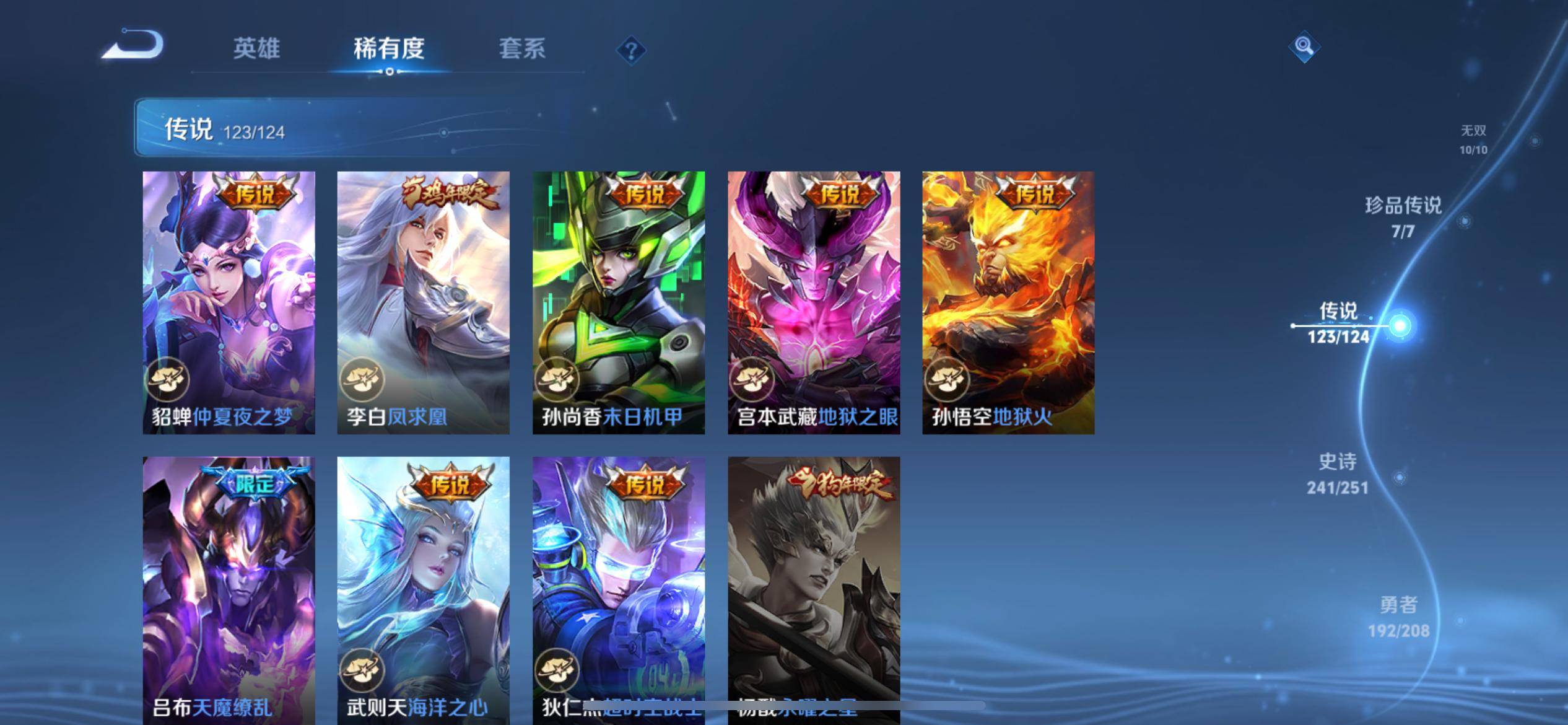Choose the 李白 凤求凰 skin card
Viewport: 1568px width, 725px height.
423,302
